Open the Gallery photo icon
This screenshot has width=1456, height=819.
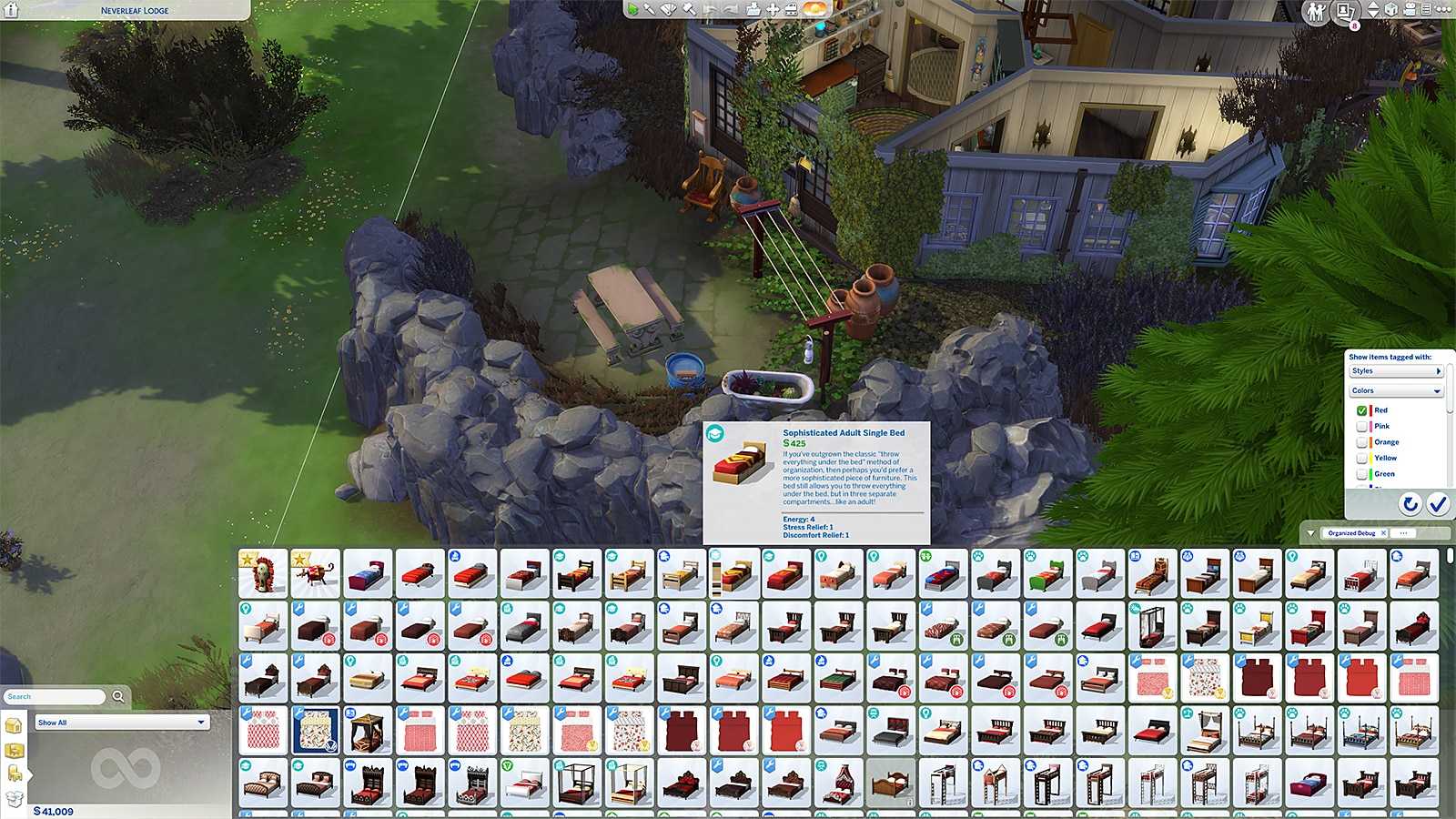1345,12
